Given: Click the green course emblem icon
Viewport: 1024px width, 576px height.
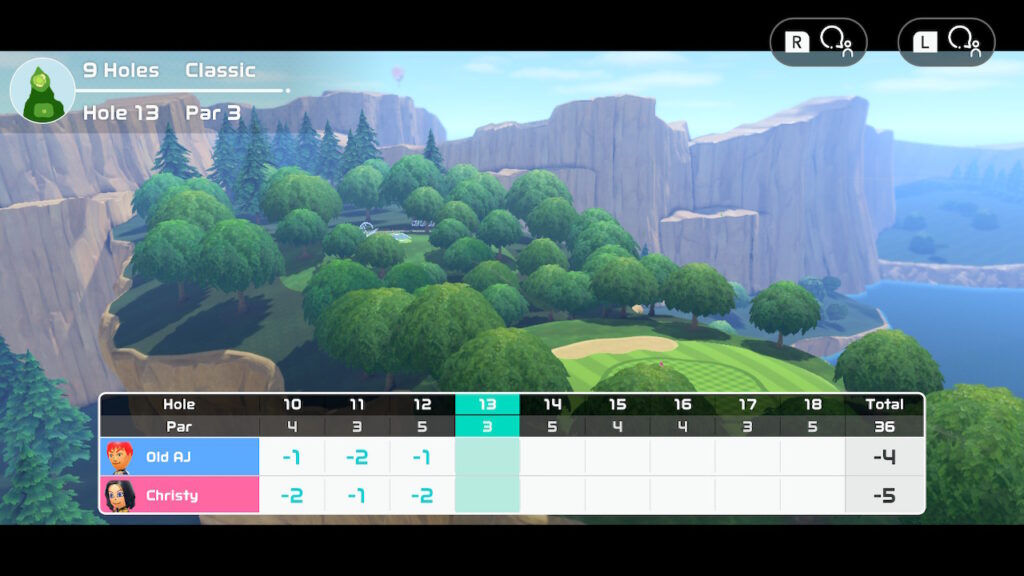Looking at the screenshot, I should click(x=42, y=91).
